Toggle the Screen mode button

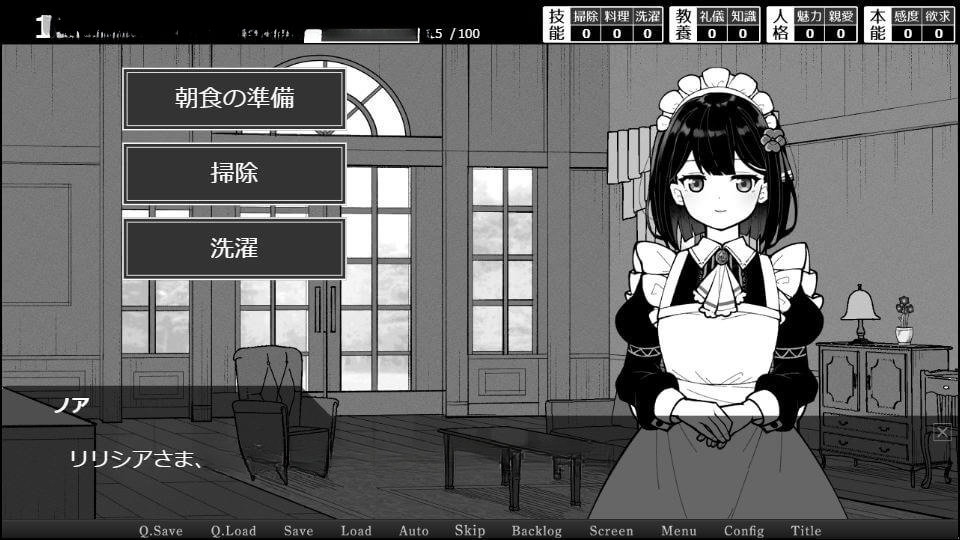pyautogui.click(x=611, y=531)
